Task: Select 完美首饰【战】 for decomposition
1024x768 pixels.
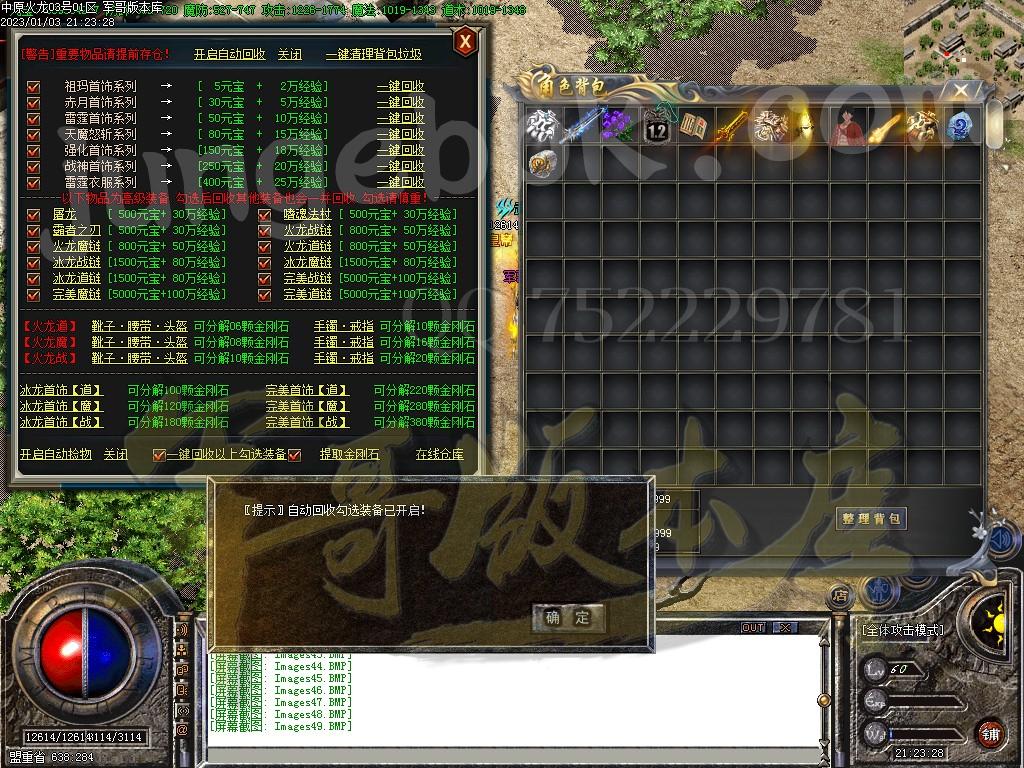Action: pyautogui.click(x=307, y=423)
